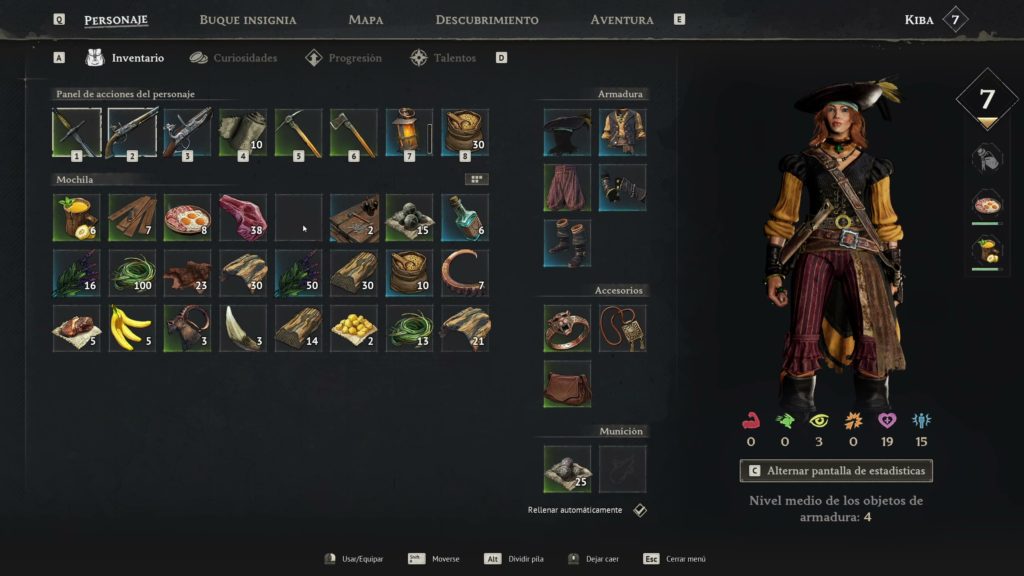This screenshot has width=1024, height=576.
Task: Select the fried eggs plate item
Action: [187, 218]
